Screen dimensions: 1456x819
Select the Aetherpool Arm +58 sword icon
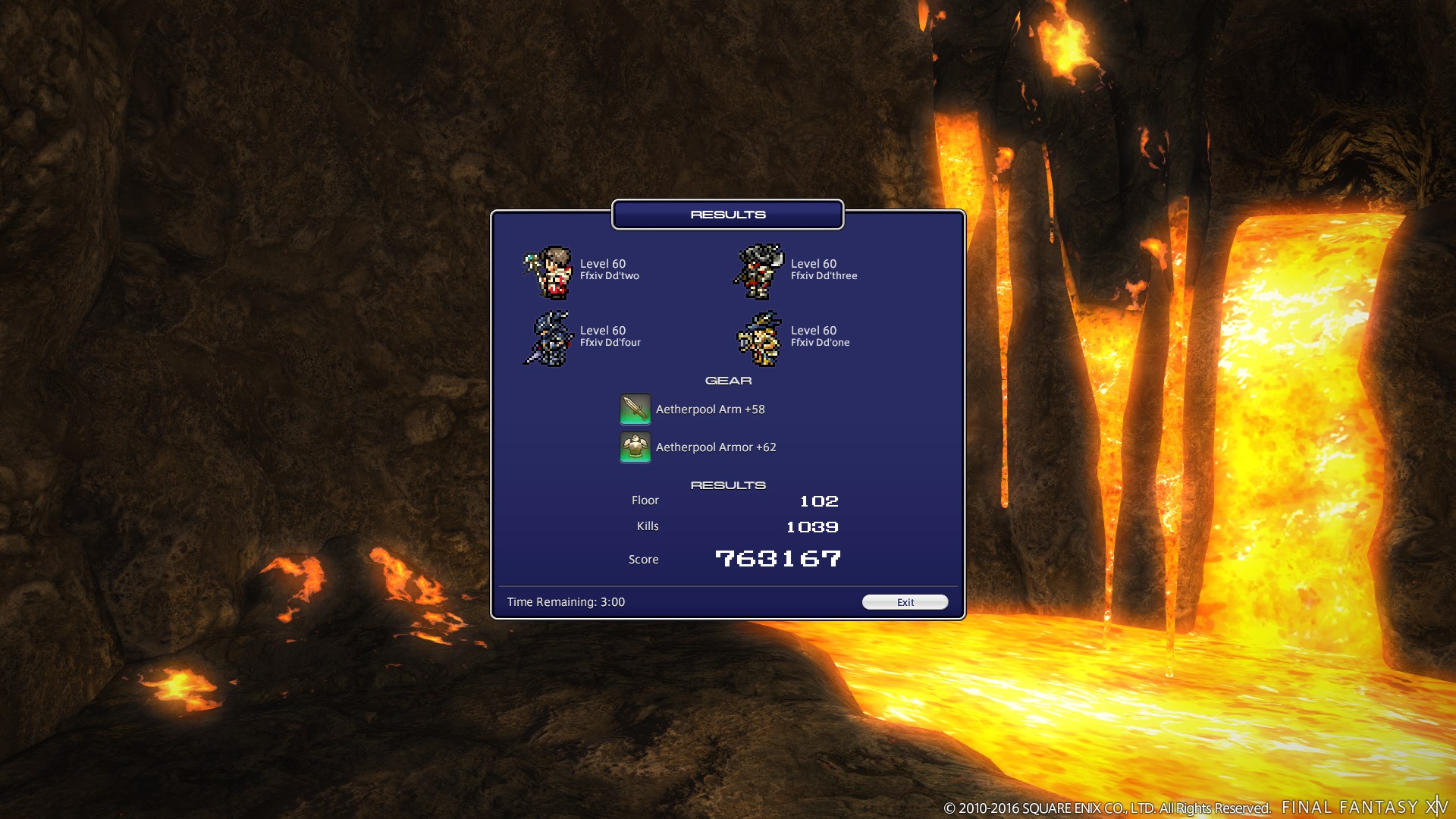pos(635,409)
